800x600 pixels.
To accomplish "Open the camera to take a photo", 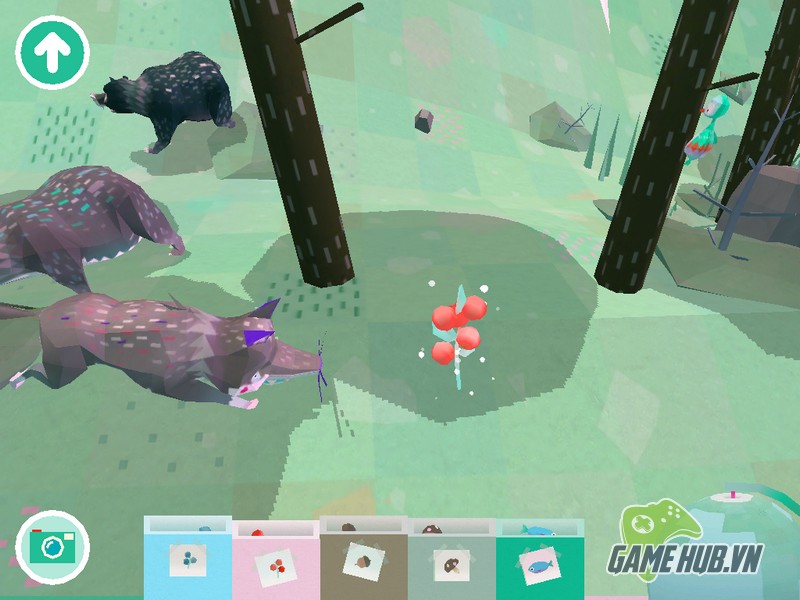I will (x=52, y=546).
